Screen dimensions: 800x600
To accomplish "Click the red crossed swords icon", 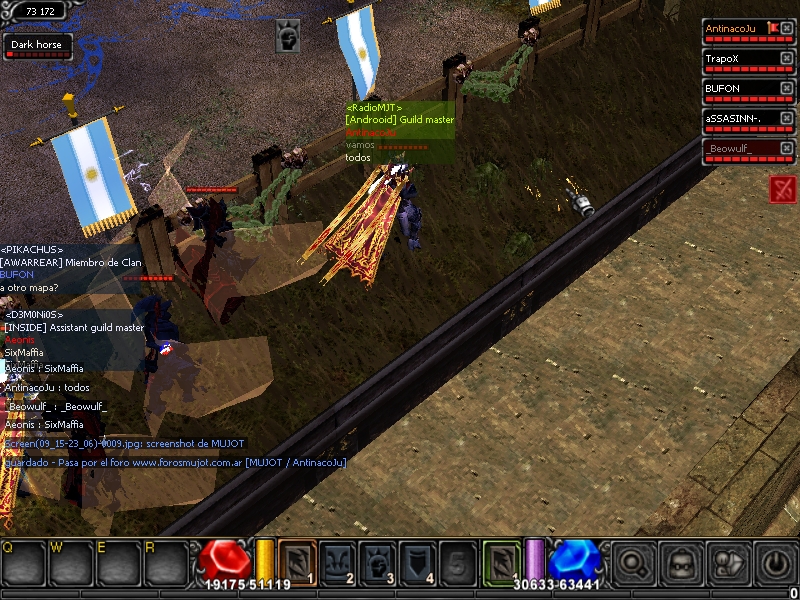I will pos(783,188).
